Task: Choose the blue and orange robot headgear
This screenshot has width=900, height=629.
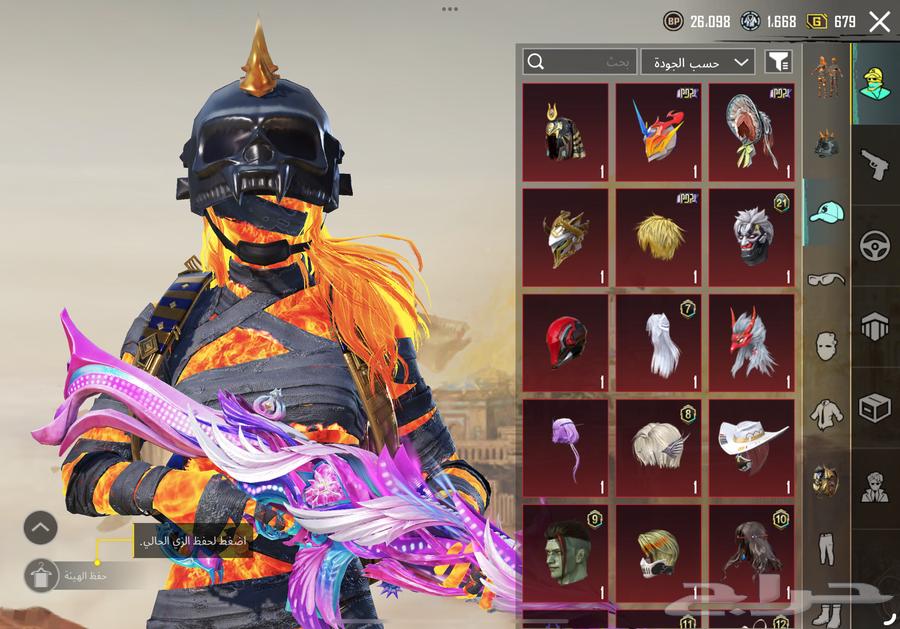Action: click(x=658, y=131)
